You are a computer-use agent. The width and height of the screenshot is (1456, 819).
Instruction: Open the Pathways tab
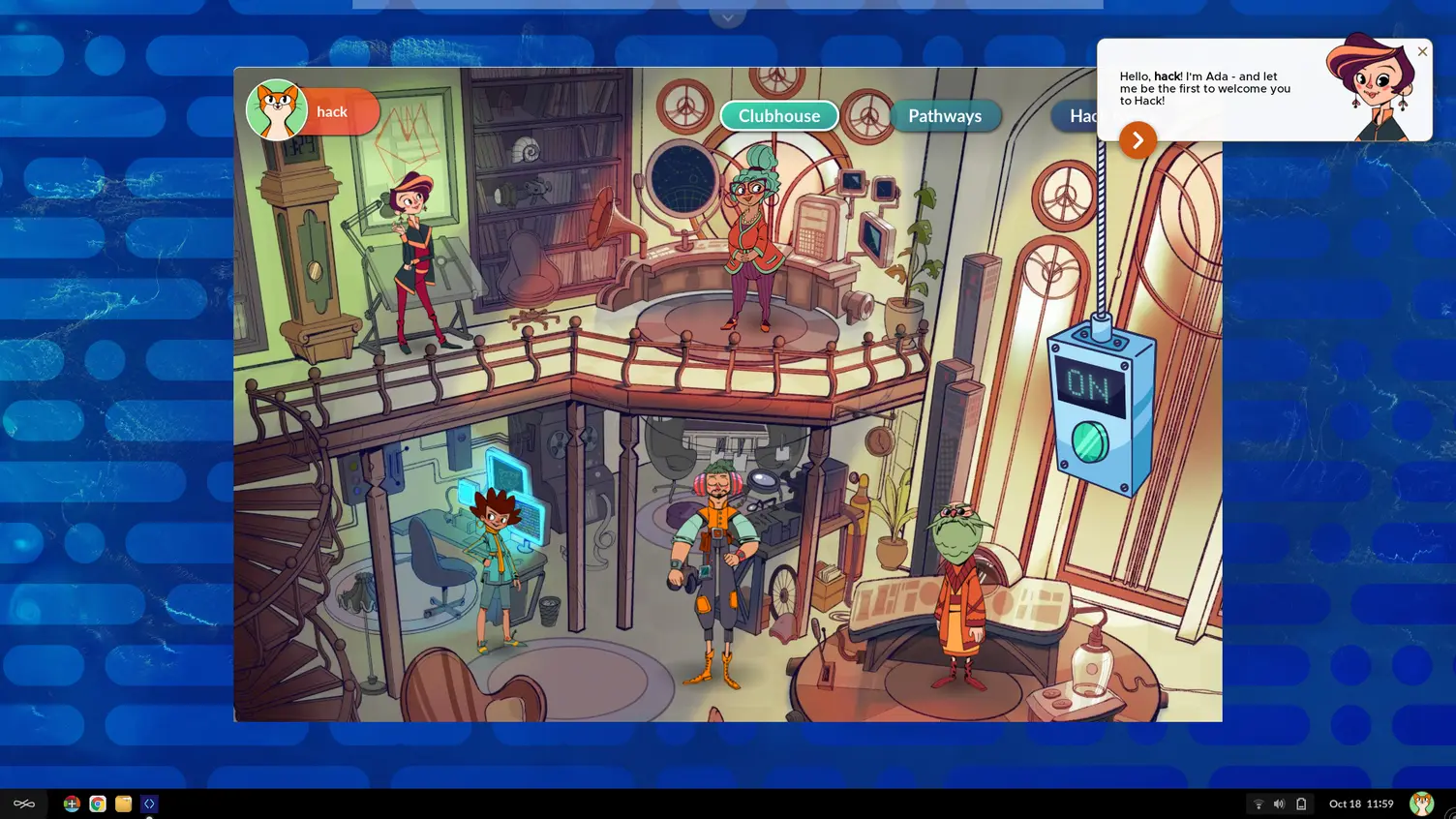[x=944, y=116]
